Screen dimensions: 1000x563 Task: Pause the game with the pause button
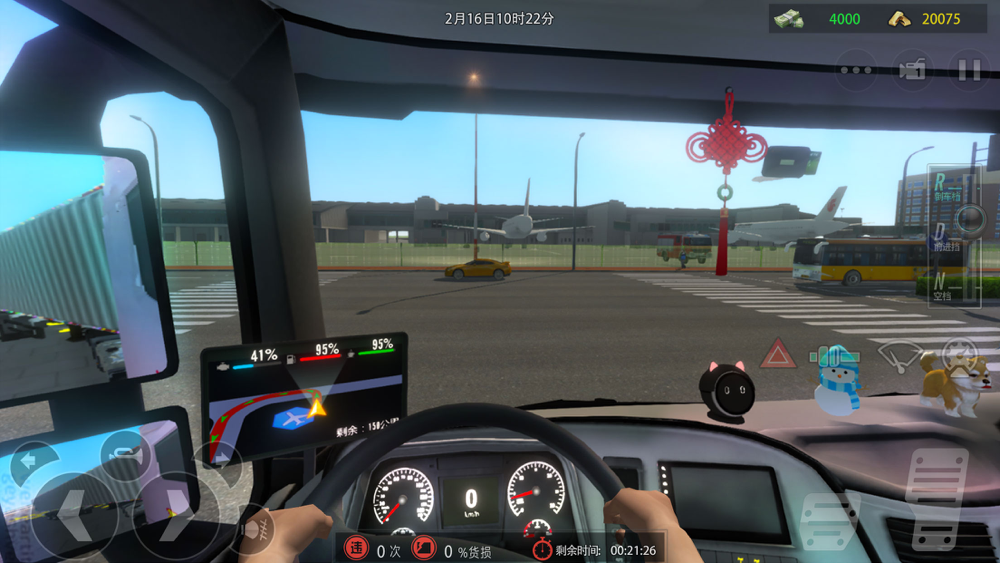point(968,70)
